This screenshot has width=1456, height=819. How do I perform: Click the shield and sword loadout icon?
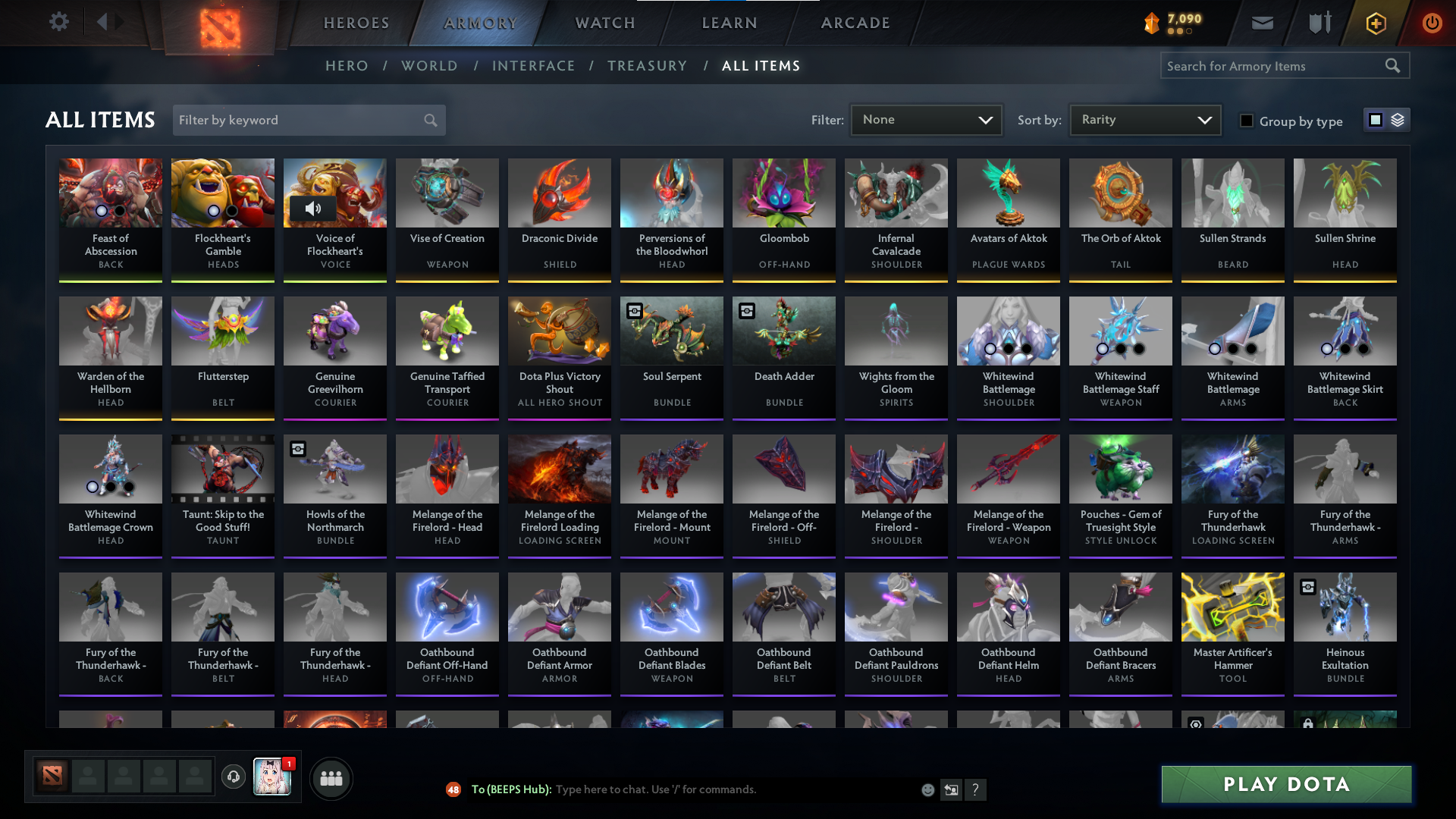(1319, 23)
